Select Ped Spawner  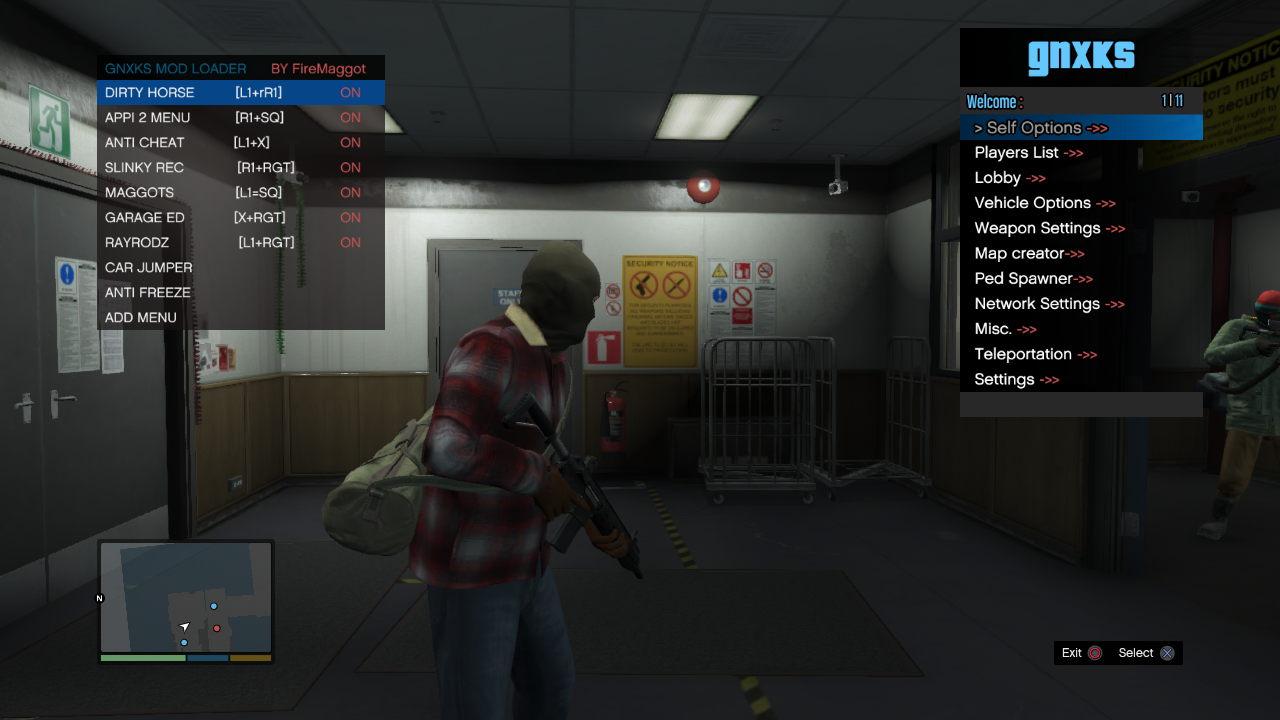pyautogui.click(x=1033, y=279)
